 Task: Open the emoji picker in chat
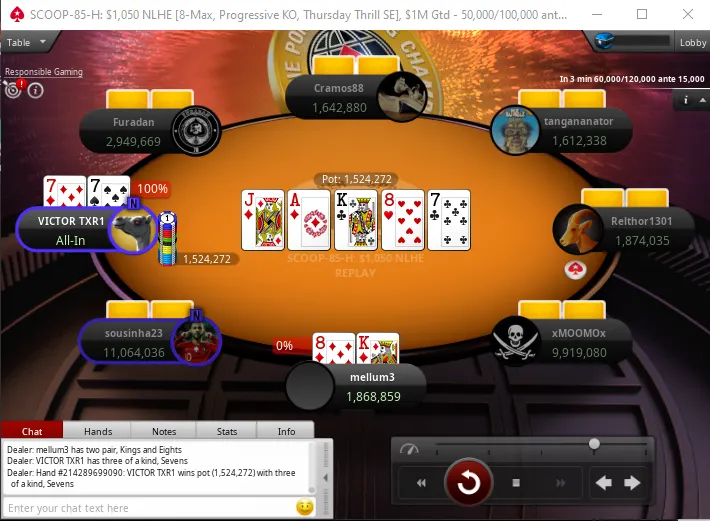pyautogui.click(x=304, y=508)
